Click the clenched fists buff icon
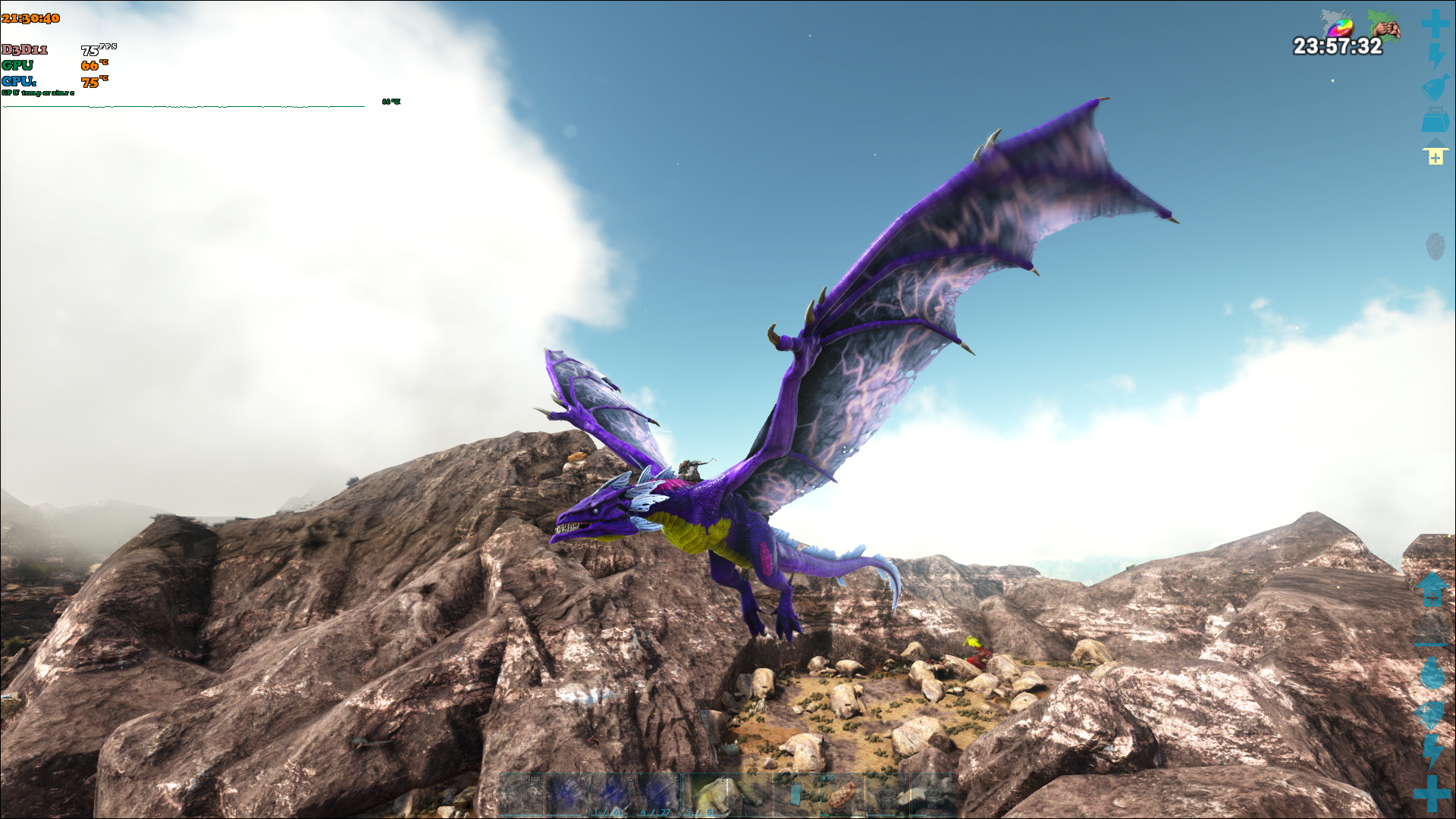1456x819 pixels. pos(1385,27)
